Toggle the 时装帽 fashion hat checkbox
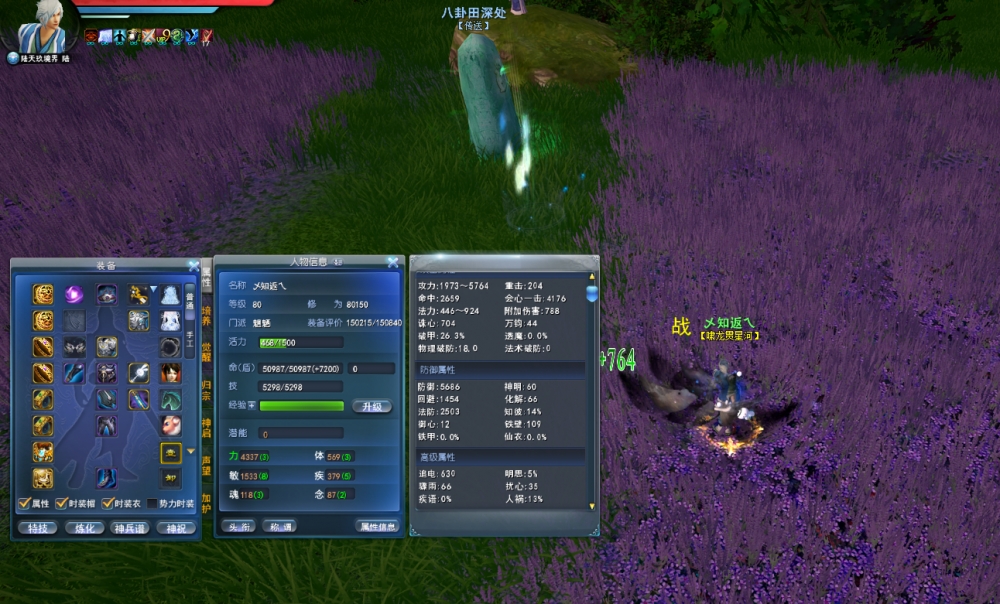The image size is (1000, 604). tap(61, 504)
